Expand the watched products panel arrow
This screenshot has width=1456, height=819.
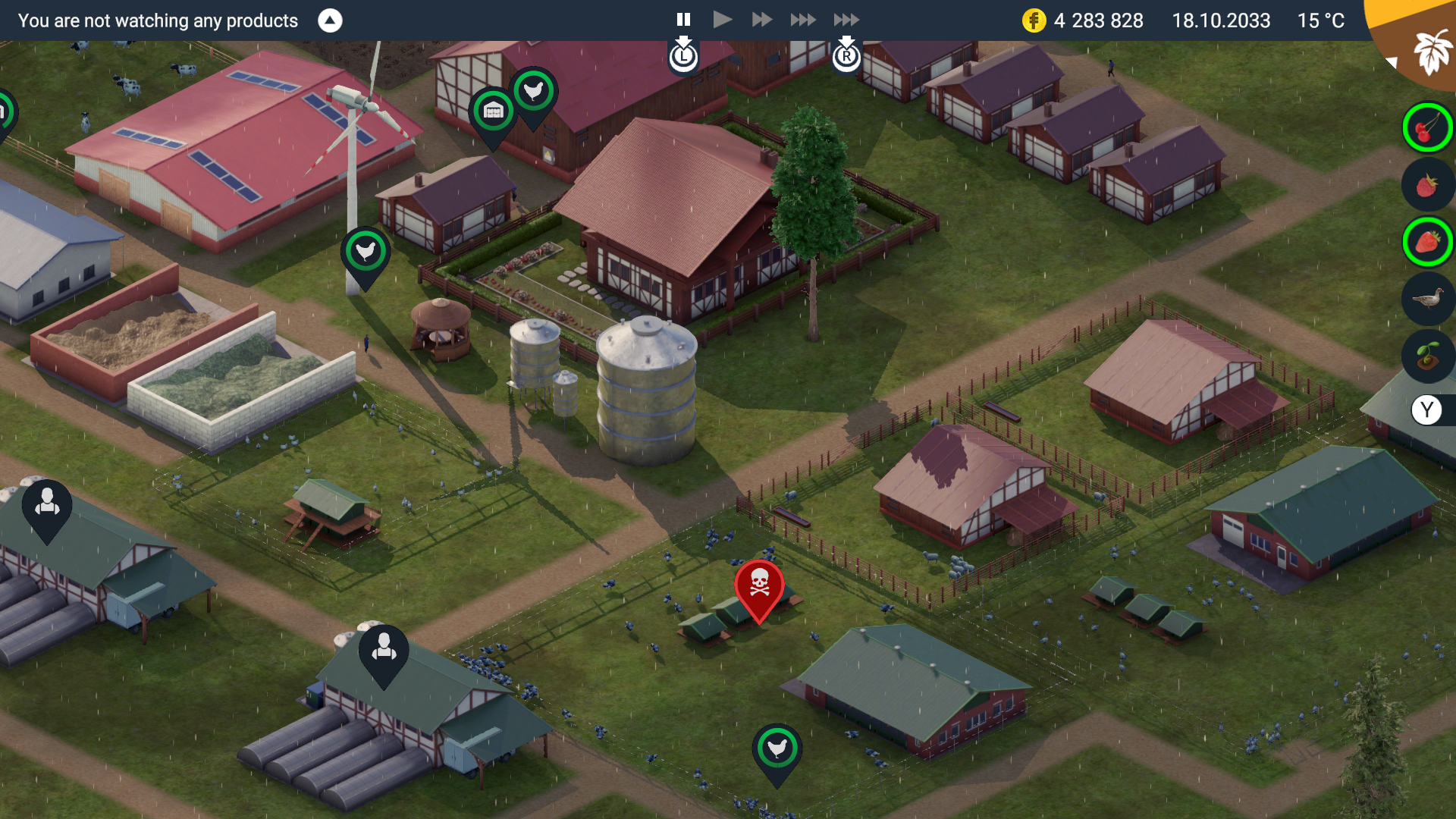[330, 20]
